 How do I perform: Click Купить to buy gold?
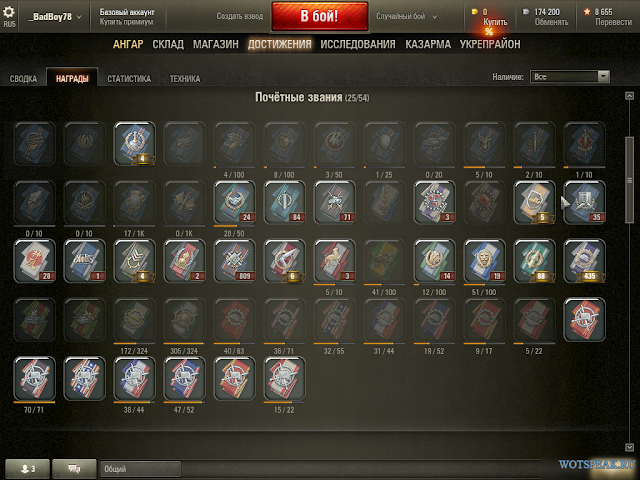(x=495, y=21)
